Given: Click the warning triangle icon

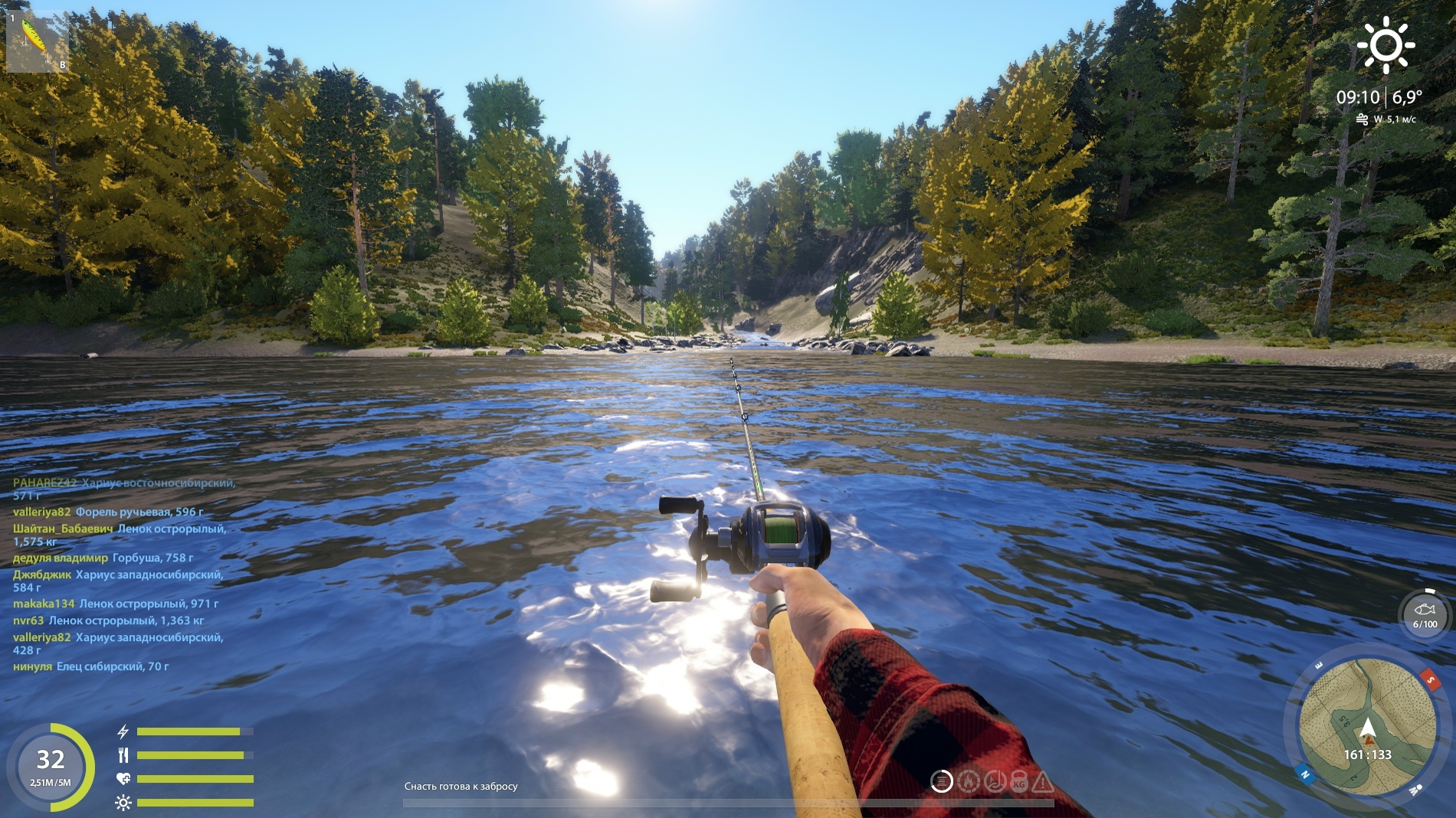Looking at the screenshot, I should [x=1043, y=782].
